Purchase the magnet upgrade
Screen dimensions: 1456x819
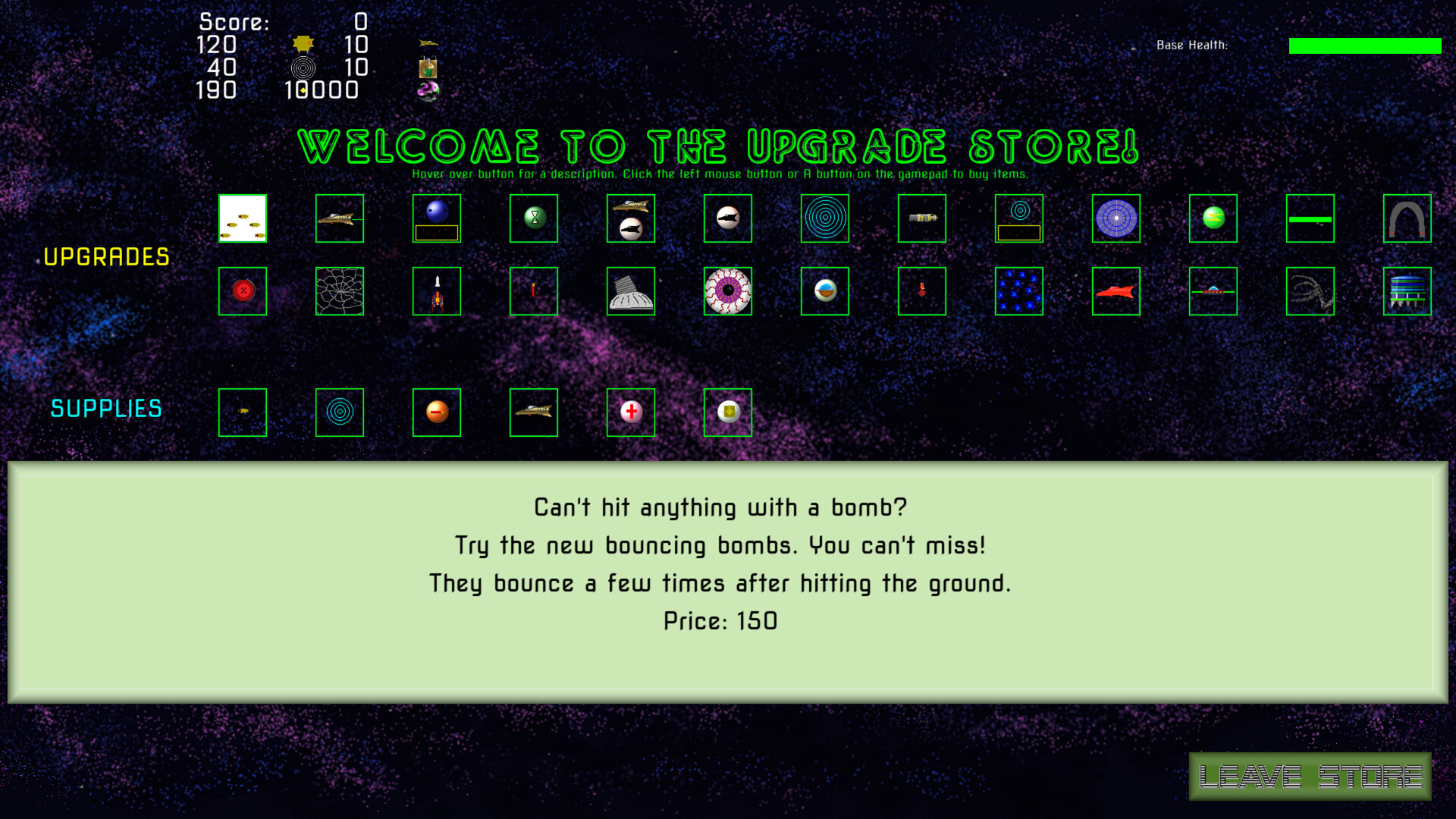tap(1407, 218)
